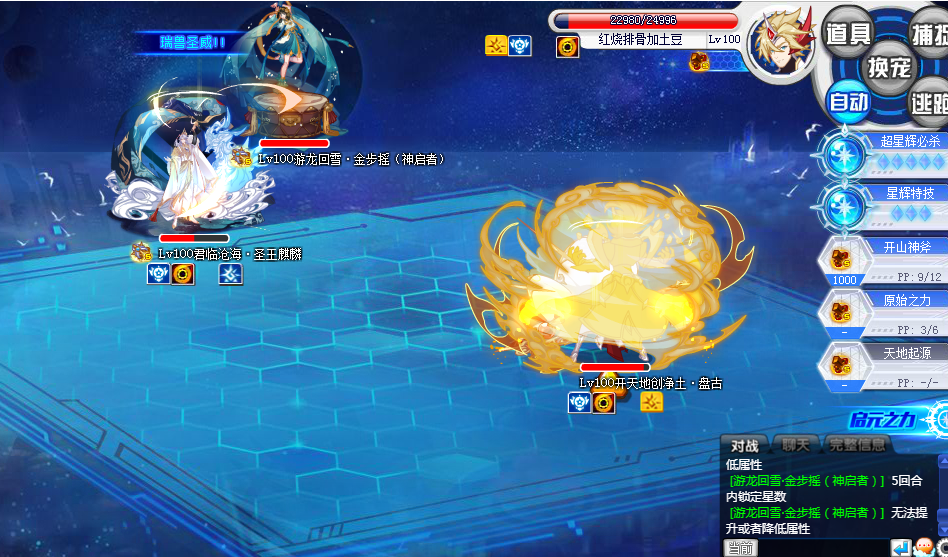Toggle 自动 auto battle
Screen dimensions: 948x557
tap(849, 101)
